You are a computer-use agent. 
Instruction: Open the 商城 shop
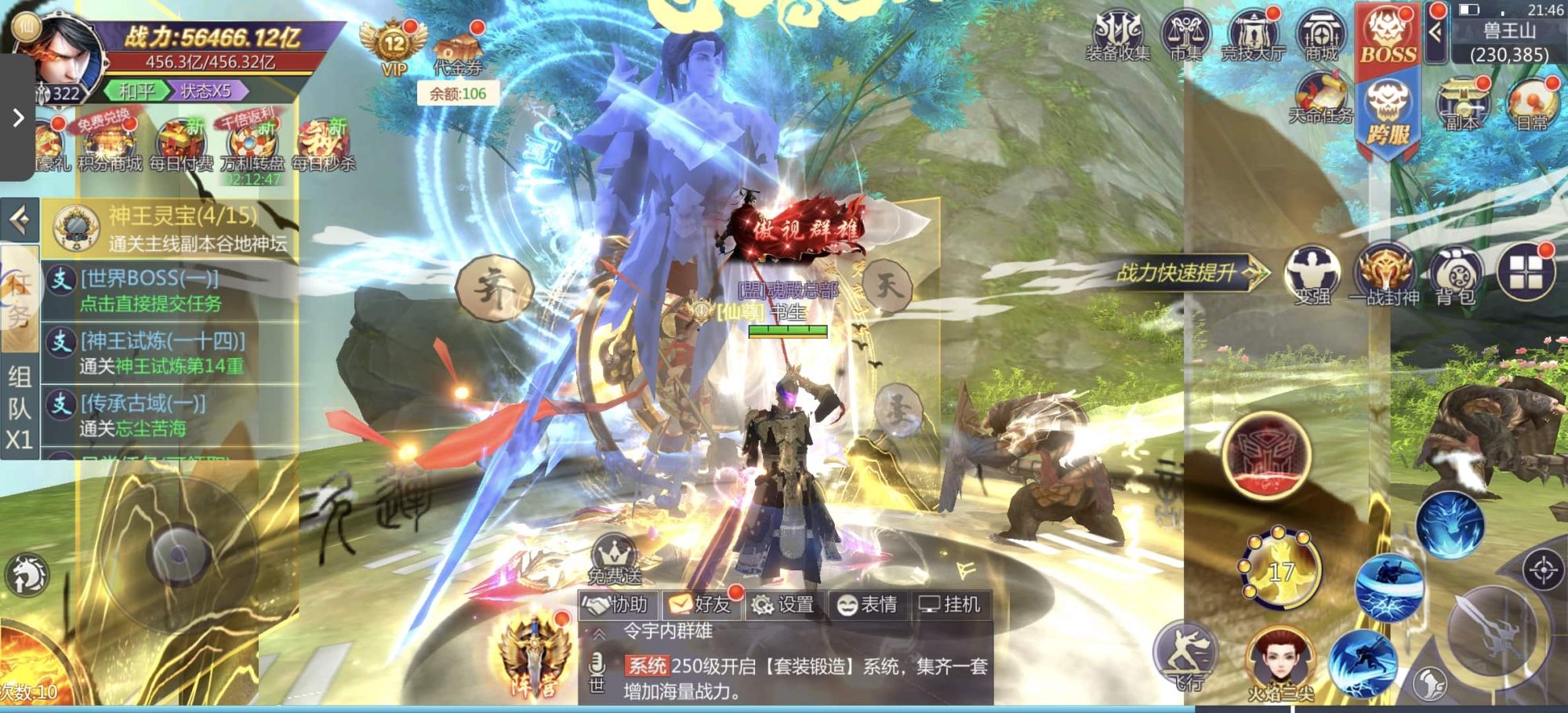point(1321,35)
